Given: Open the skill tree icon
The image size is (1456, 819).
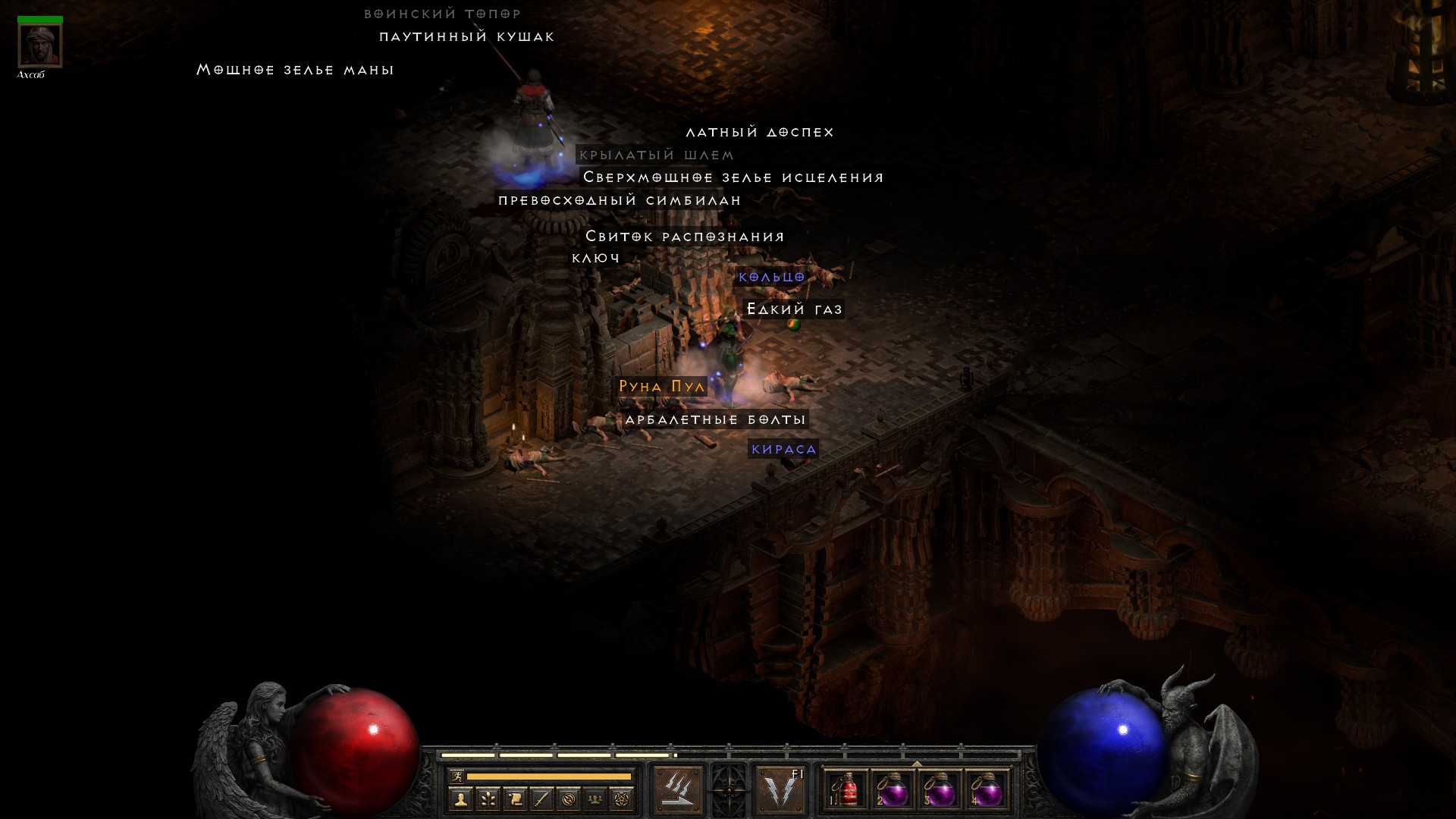Looking at the screenshot, I should point(488,799).
